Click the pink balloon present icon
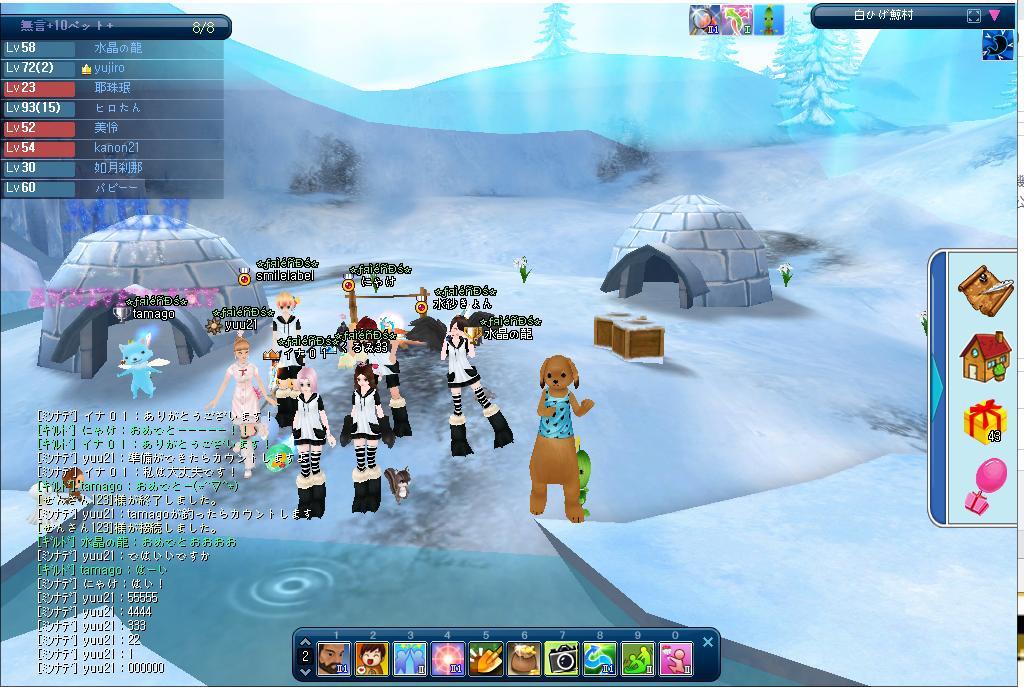Viewport: 1024px width, 687px height. click(985, 486)
